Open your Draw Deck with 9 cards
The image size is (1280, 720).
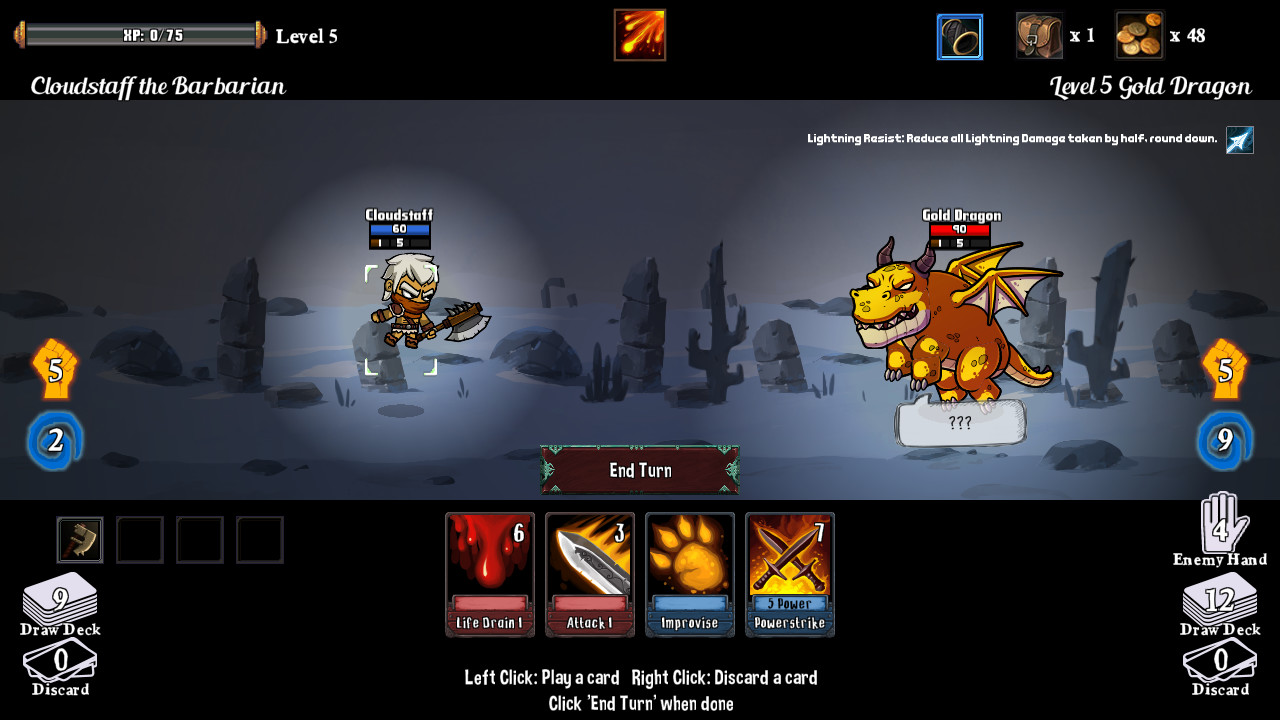pyautogui.click(x=62, y=597)
